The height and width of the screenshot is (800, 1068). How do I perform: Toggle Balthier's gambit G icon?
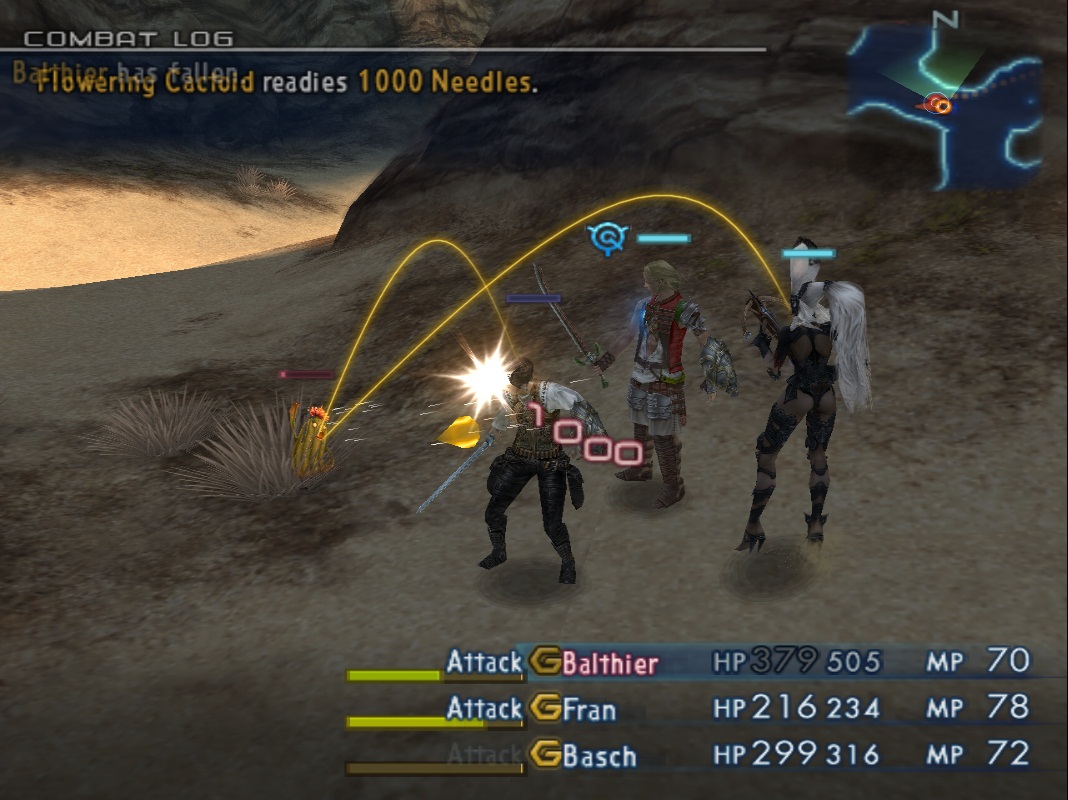pos(545,662)
